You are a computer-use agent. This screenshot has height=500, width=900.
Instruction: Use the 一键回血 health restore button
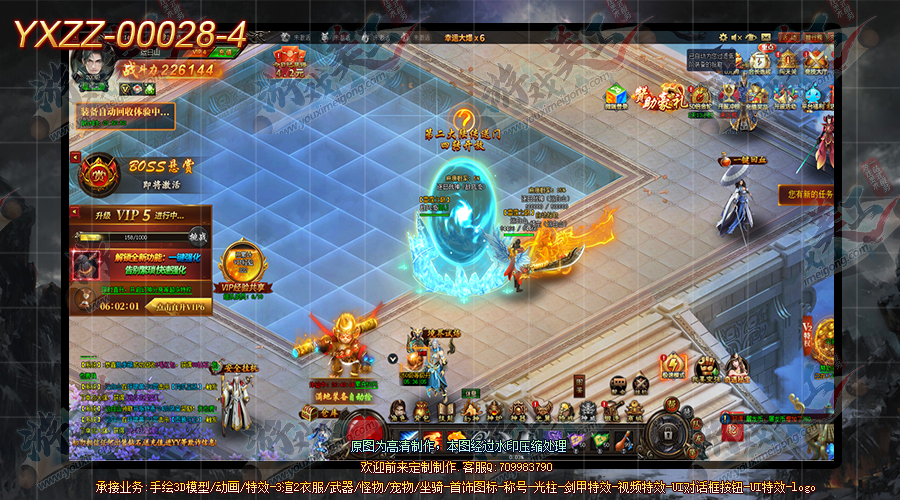pyautogui.click(x=740, y=161)
